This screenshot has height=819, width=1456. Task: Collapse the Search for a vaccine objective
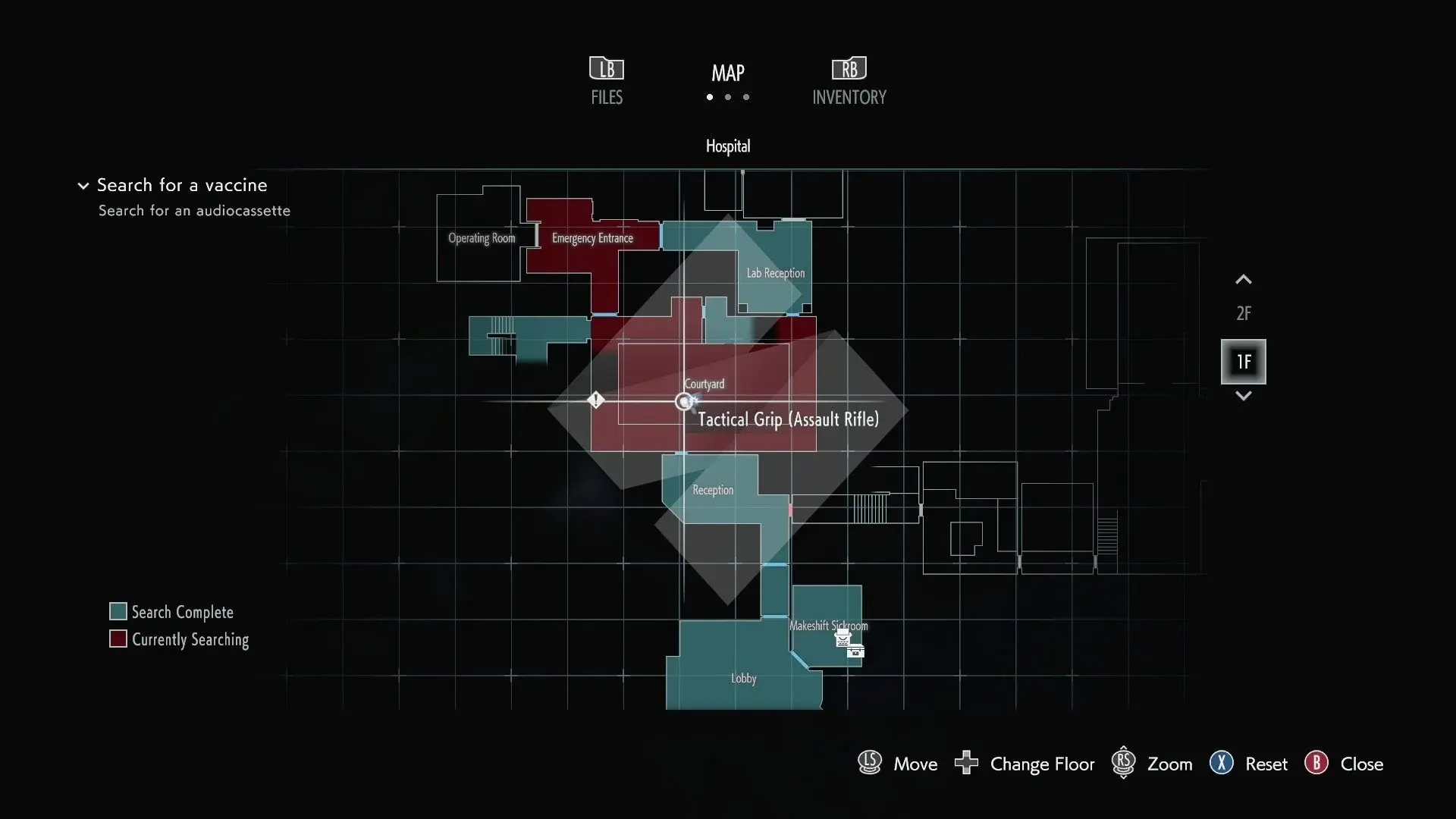click(83, 186)
